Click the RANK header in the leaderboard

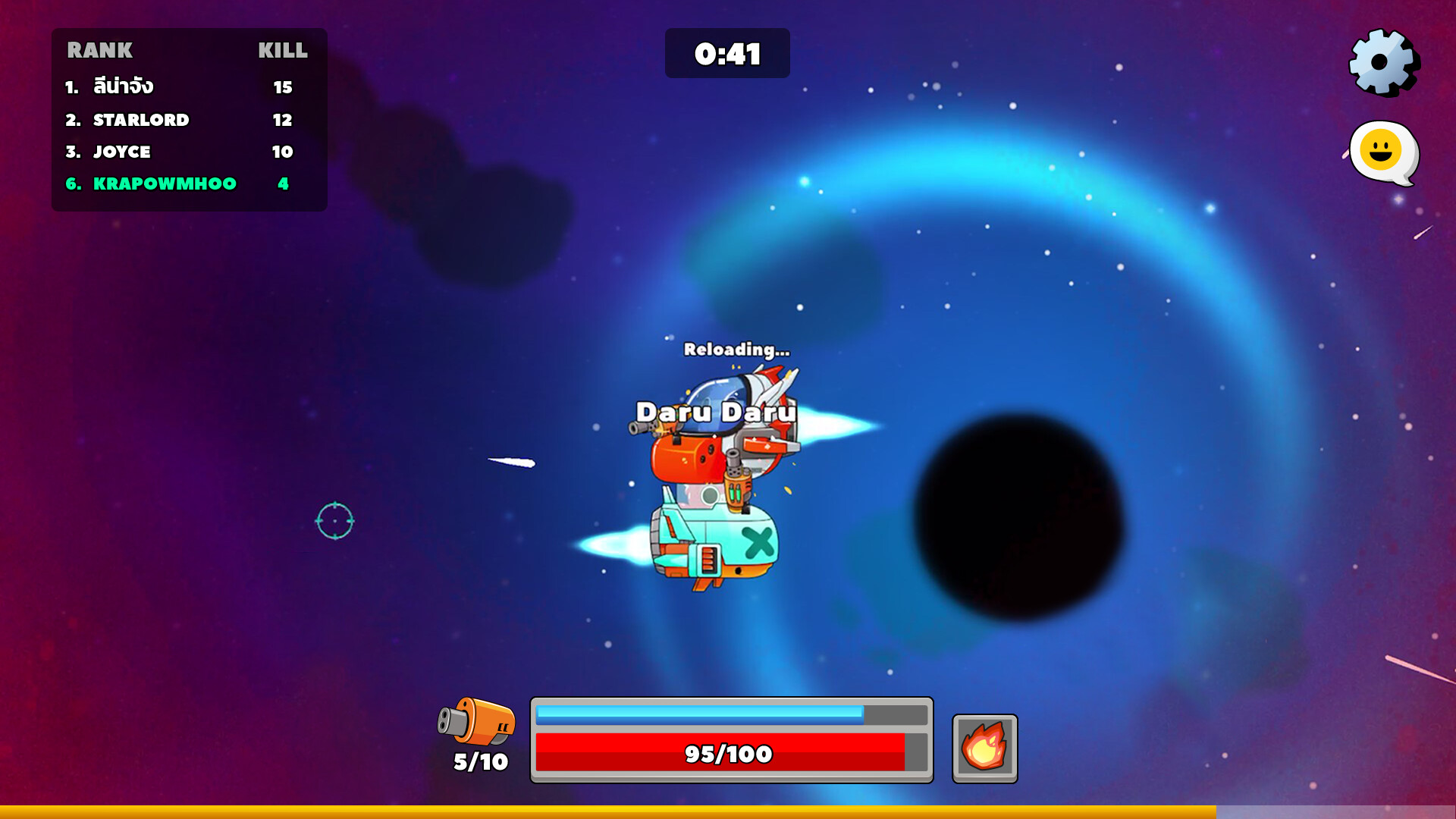(101, 52)
